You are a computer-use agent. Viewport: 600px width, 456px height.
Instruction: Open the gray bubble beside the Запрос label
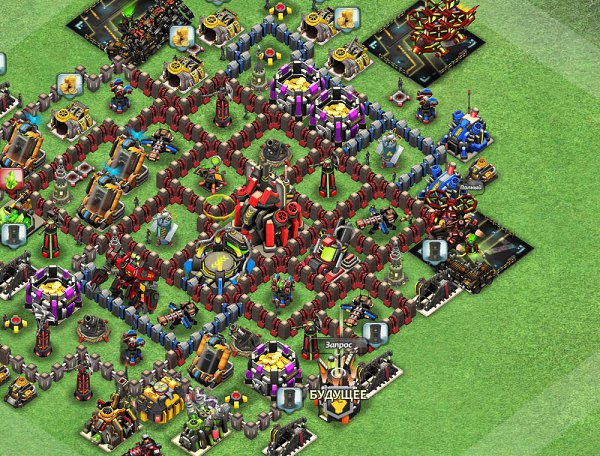(373, 333)
